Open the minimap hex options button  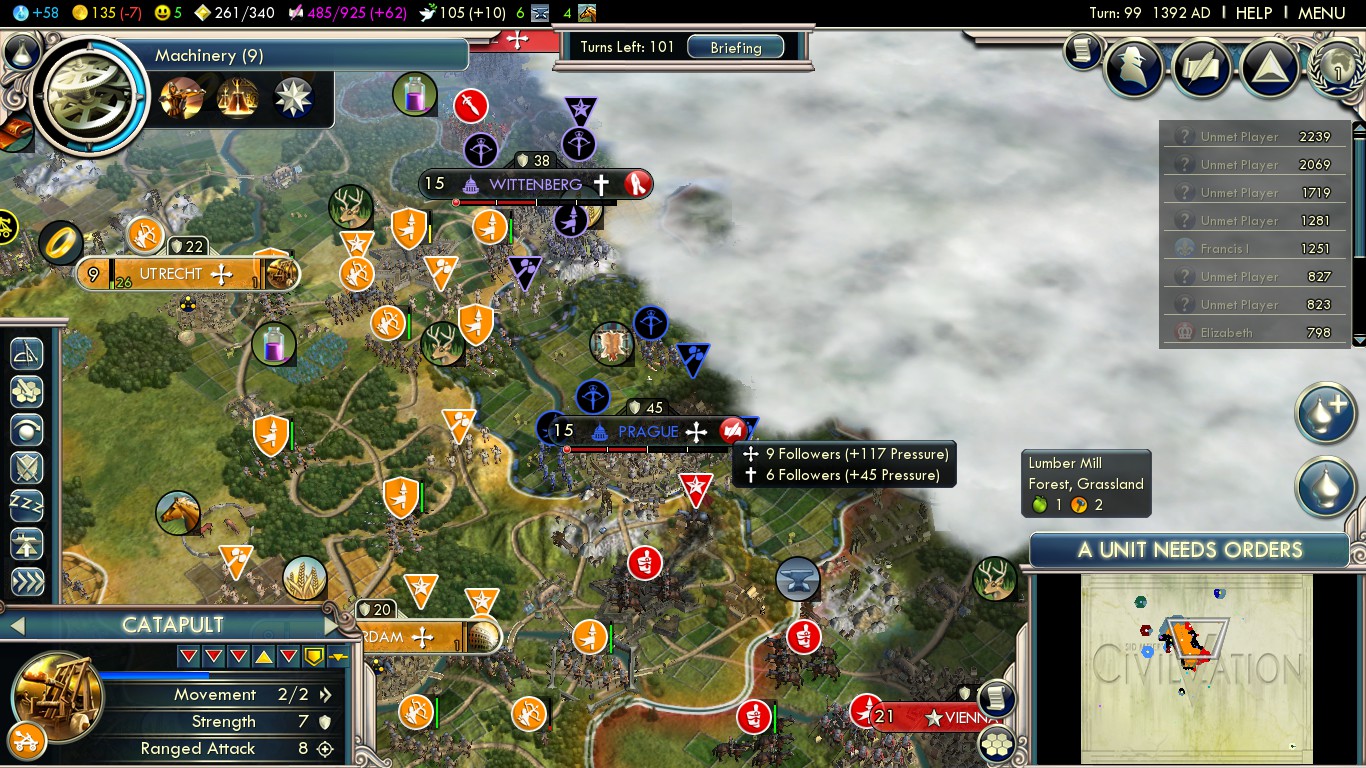[996, 744]
